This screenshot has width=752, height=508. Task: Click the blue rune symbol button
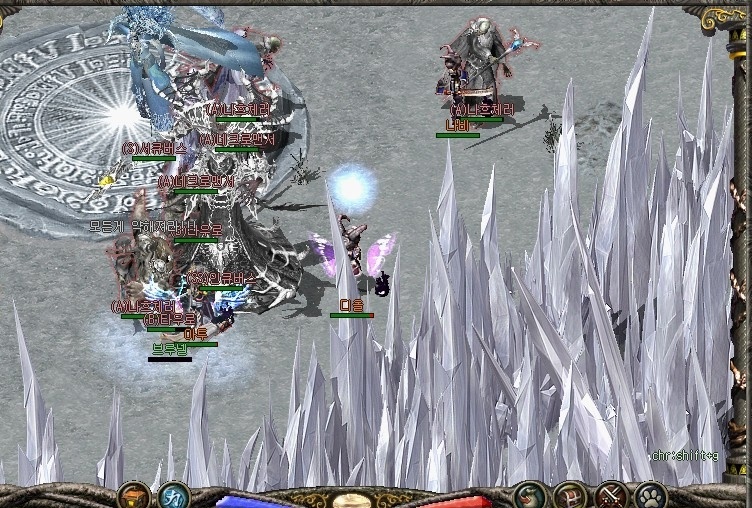(x=172, y=494)
